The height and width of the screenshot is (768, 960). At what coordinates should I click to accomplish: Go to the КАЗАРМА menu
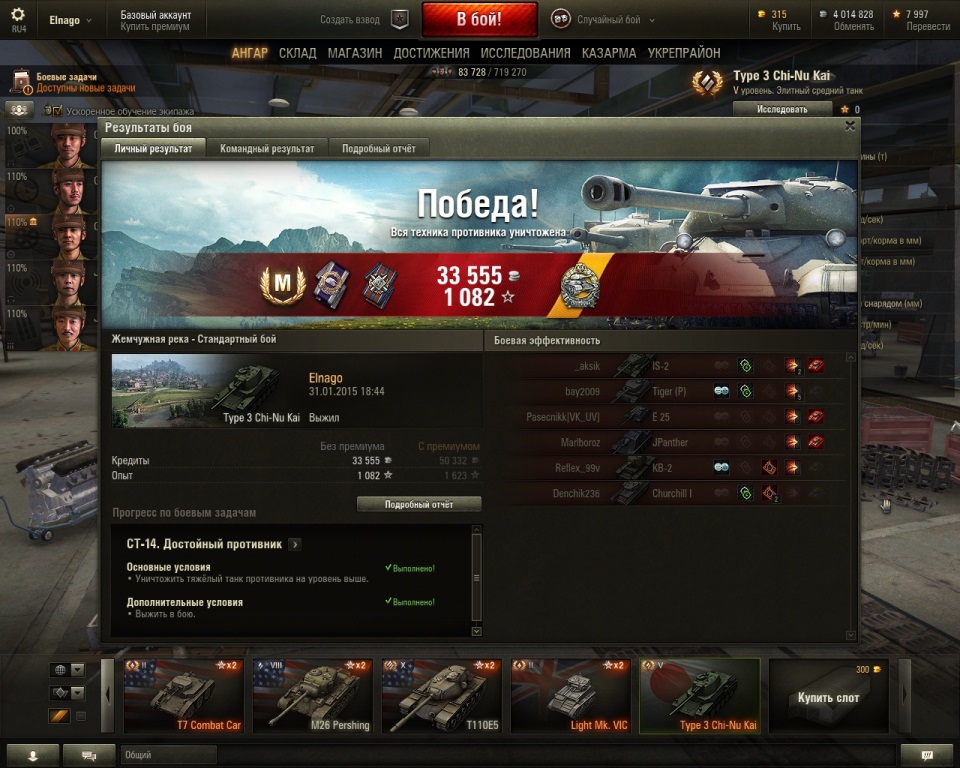[608, 53]
